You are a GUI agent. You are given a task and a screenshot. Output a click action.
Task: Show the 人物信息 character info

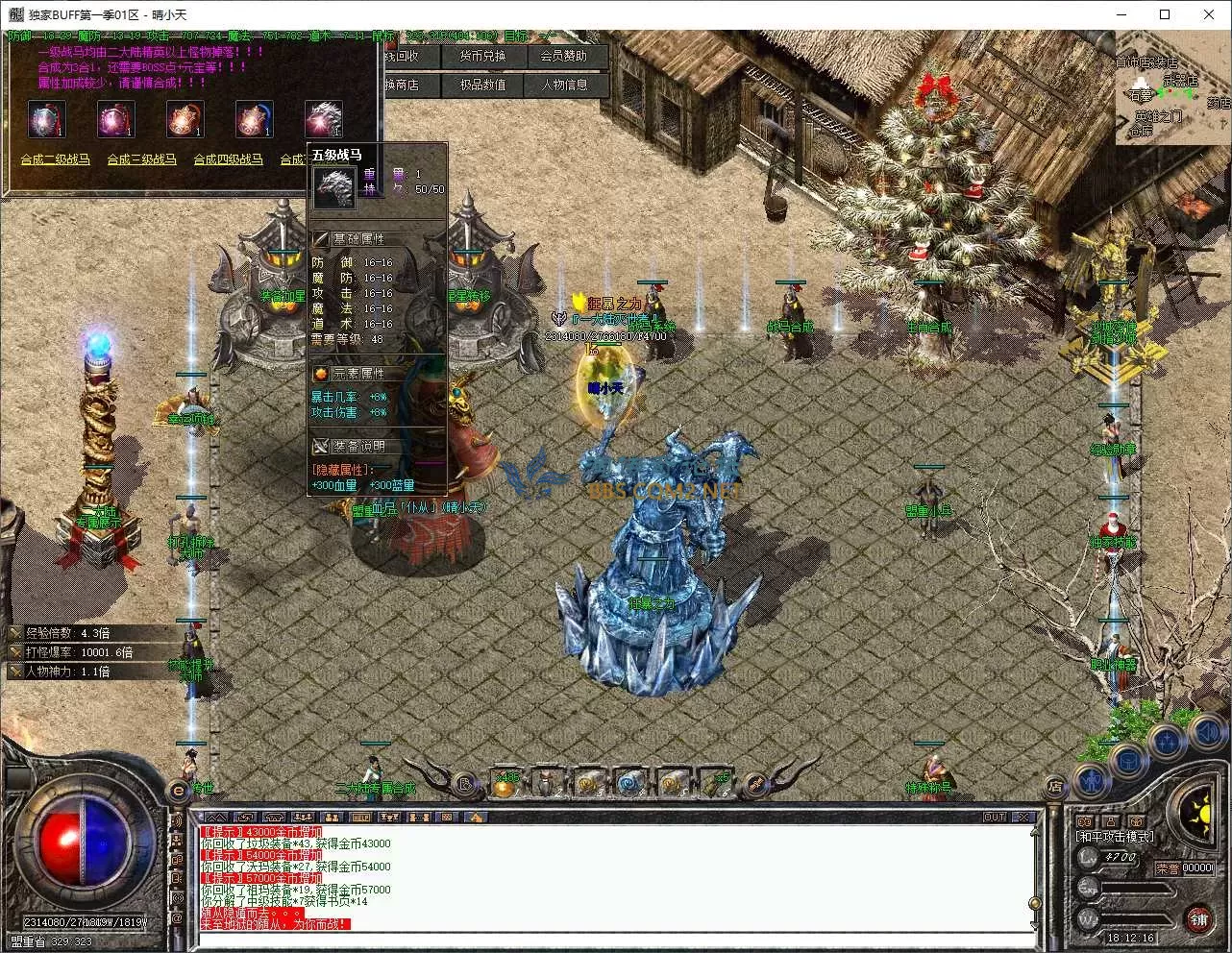563,85
